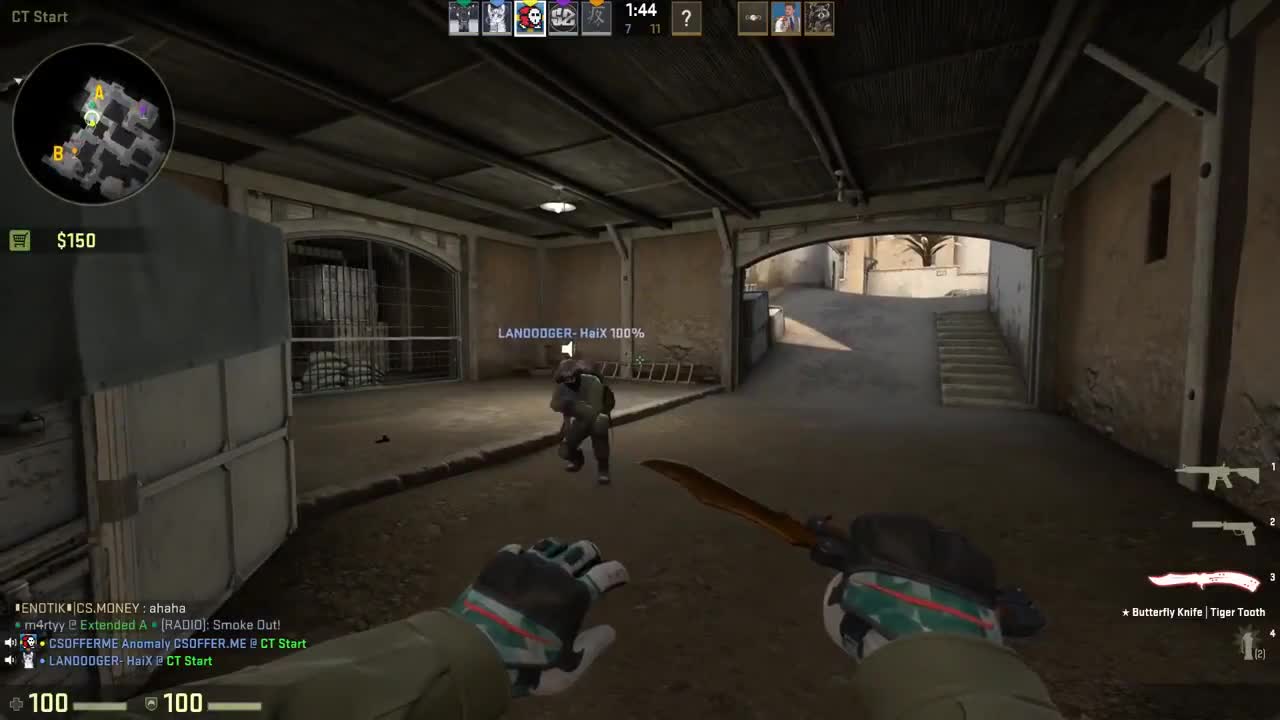
Task: Click the bombsite A marker on the radar
Action: (x=99, y=91)
